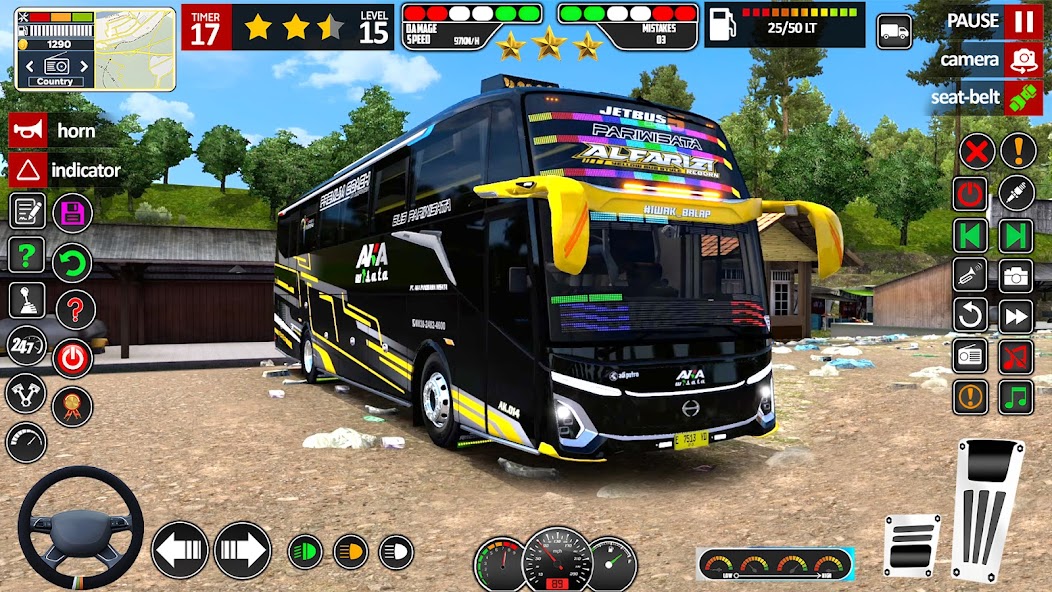
Task: Click the green circular arrow icon
Action: pos(72,263)
